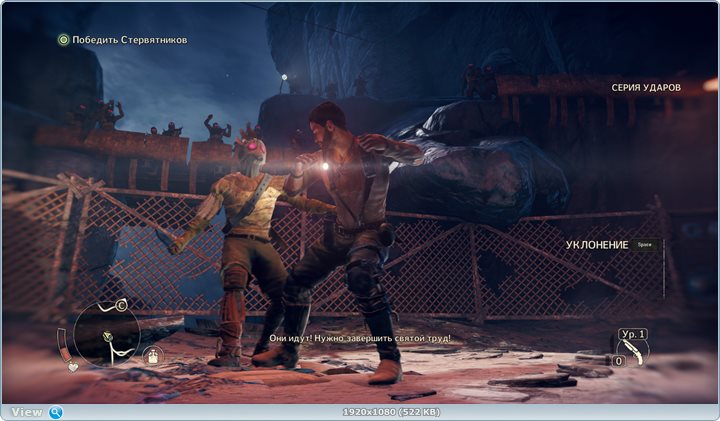
Task: Click the circular minimap
Action: (x=106, y=334)
